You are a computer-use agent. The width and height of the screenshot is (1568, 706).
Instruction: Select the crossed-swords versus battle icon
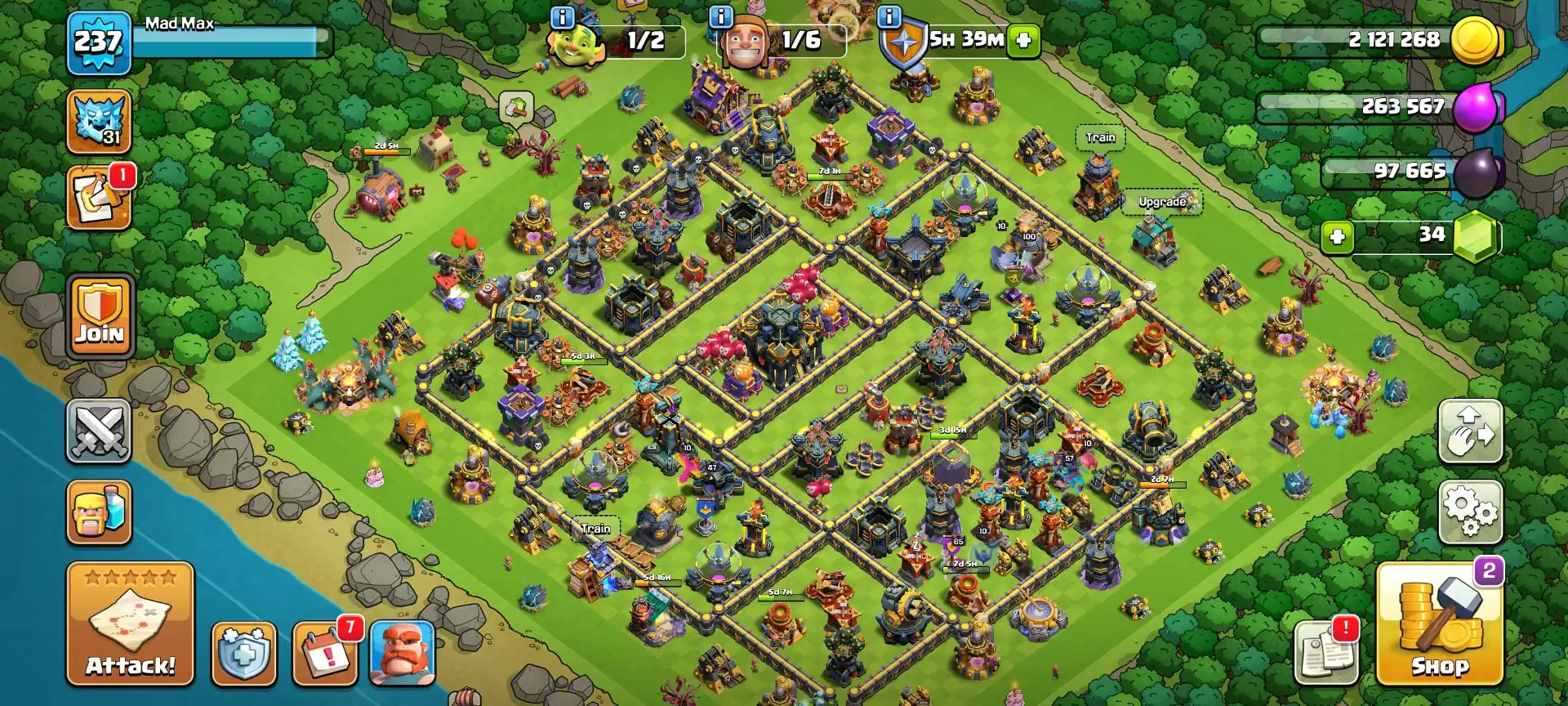[99, 431]
